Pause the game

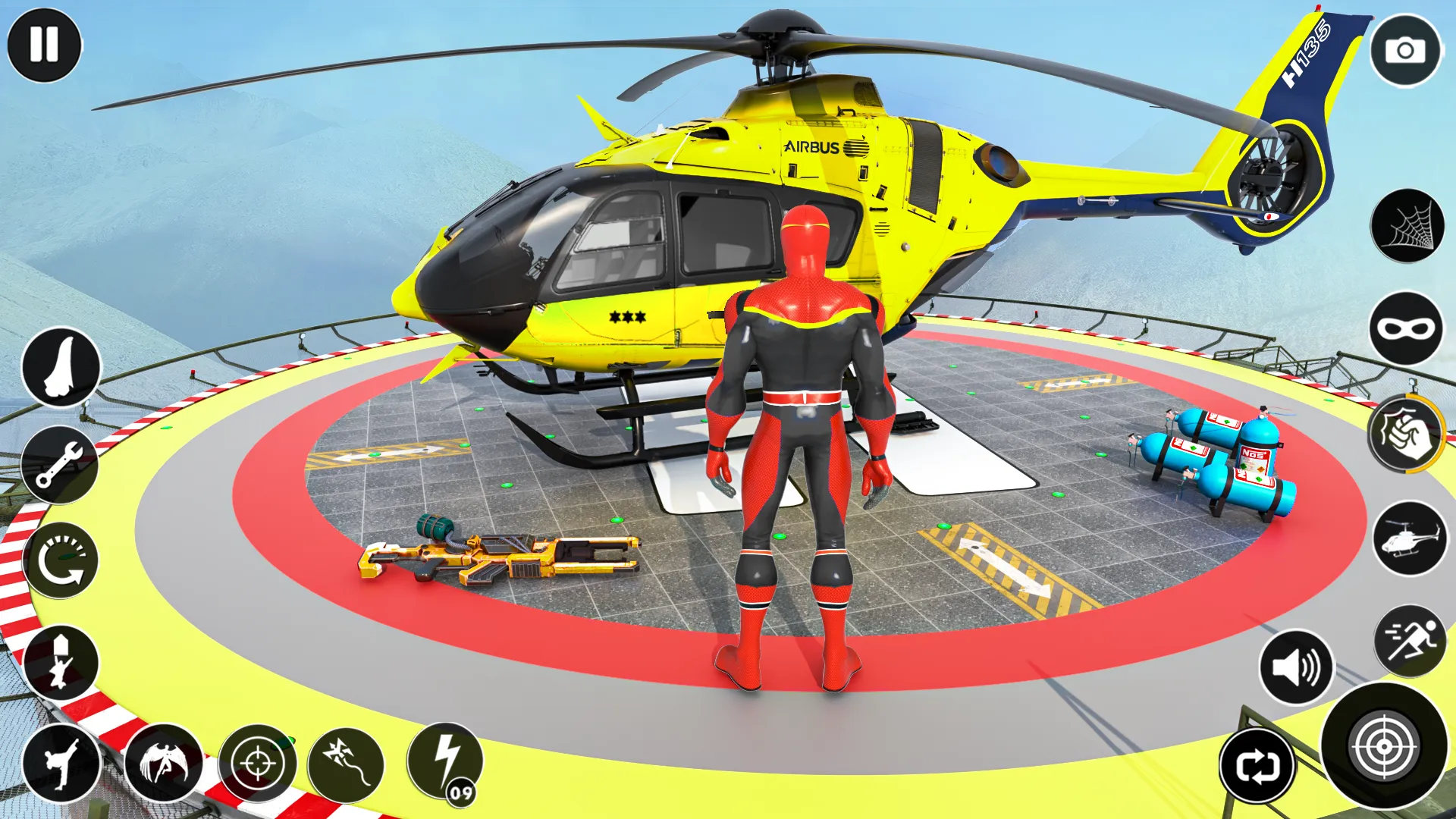[x=45, y=45]
